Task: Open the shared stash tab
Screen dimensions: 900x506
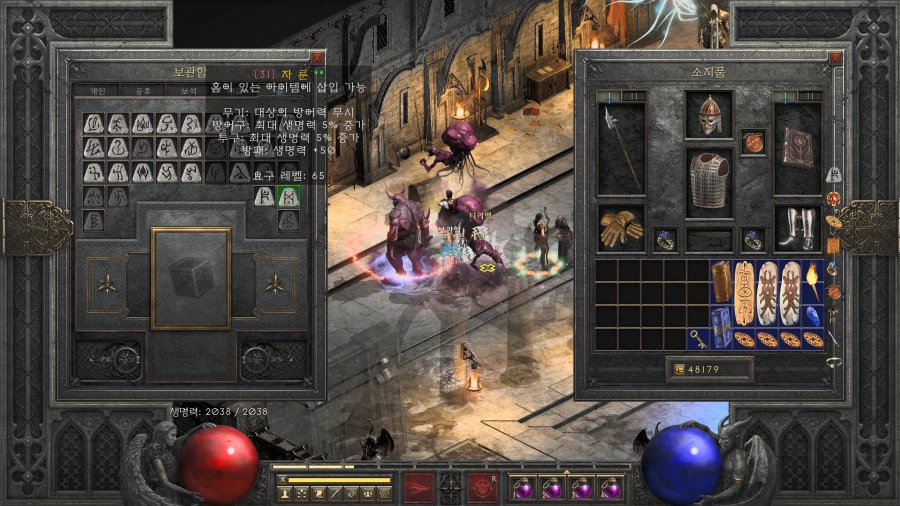Action: [x=142, y=90]
